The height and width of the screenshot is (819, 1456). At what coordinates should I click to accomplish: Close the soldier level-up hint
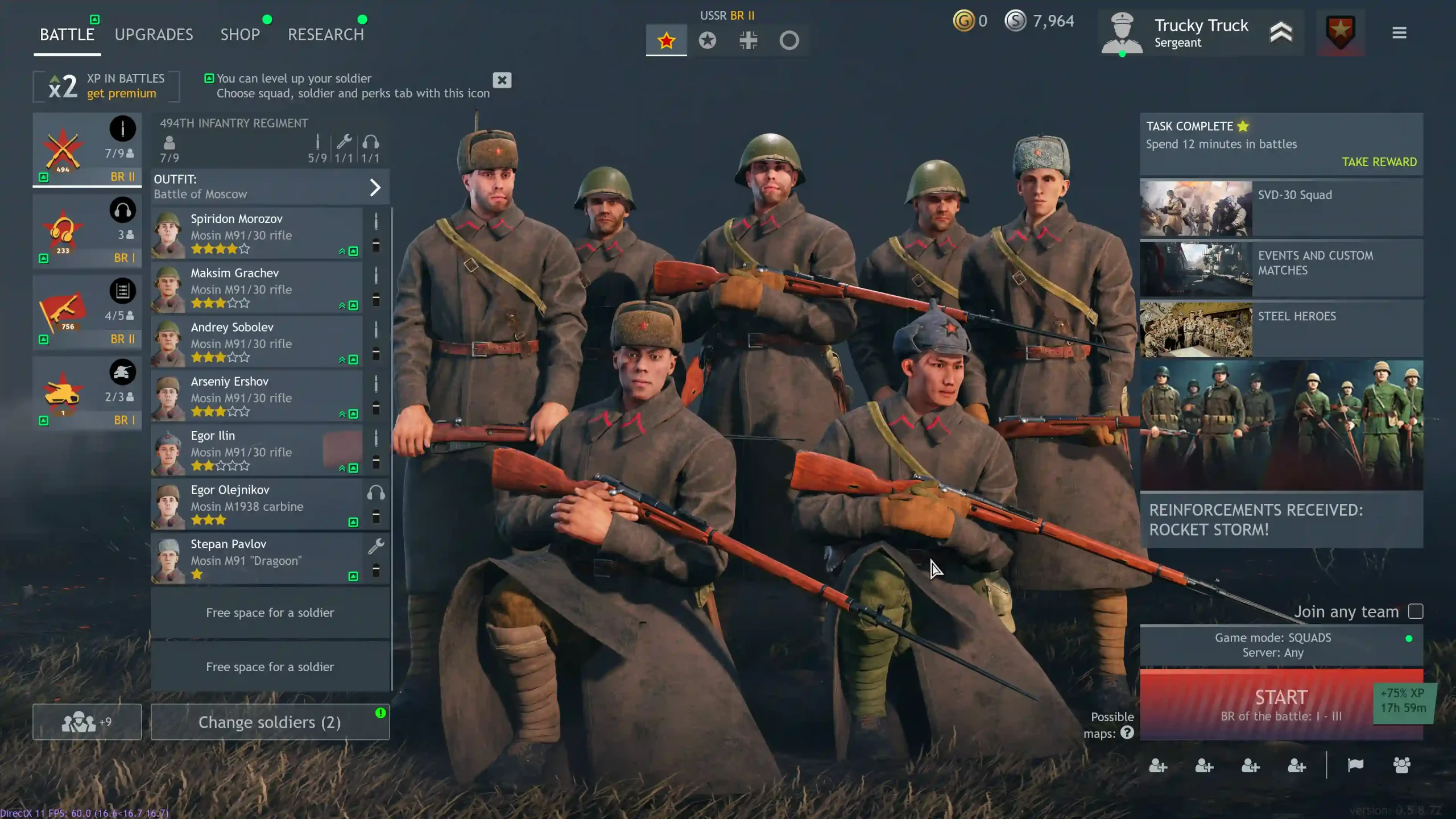(502, 80)
